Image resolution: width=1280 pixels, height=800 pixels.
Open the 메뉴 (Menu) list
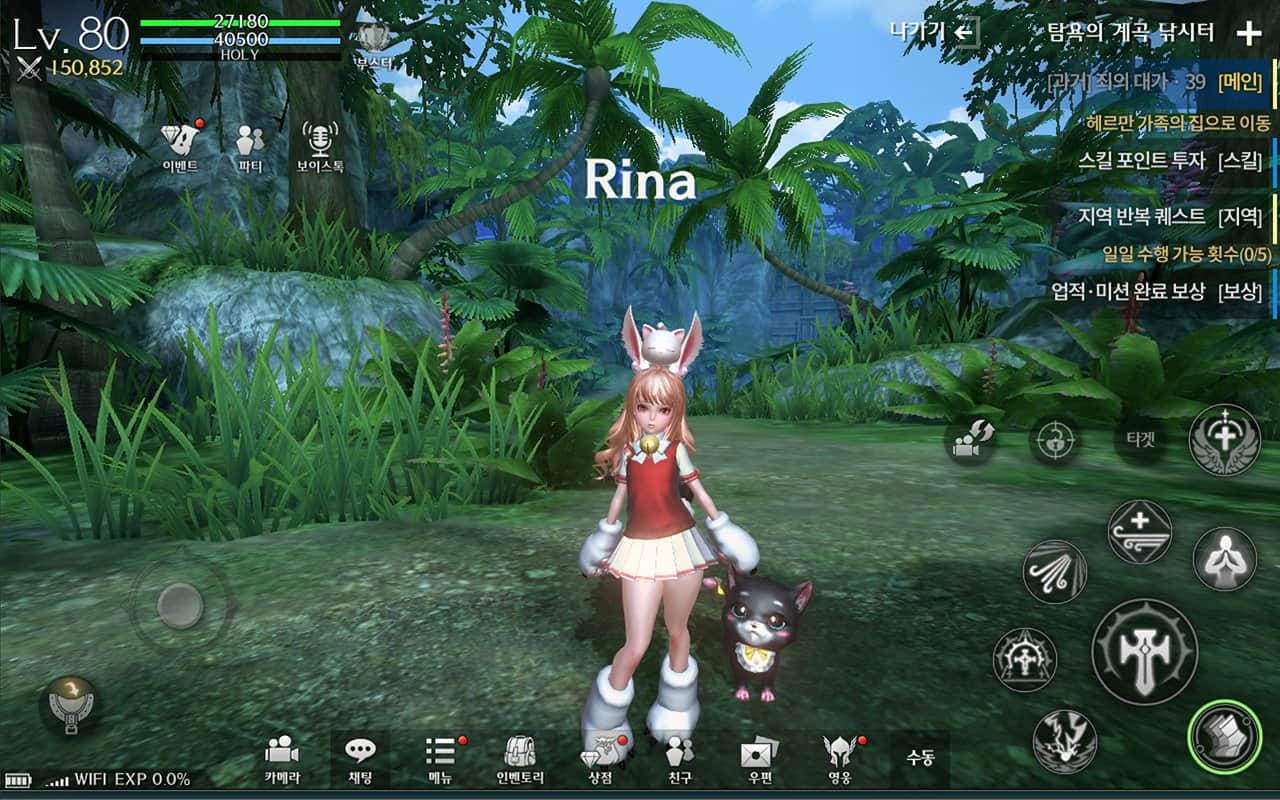coord(441,759)
